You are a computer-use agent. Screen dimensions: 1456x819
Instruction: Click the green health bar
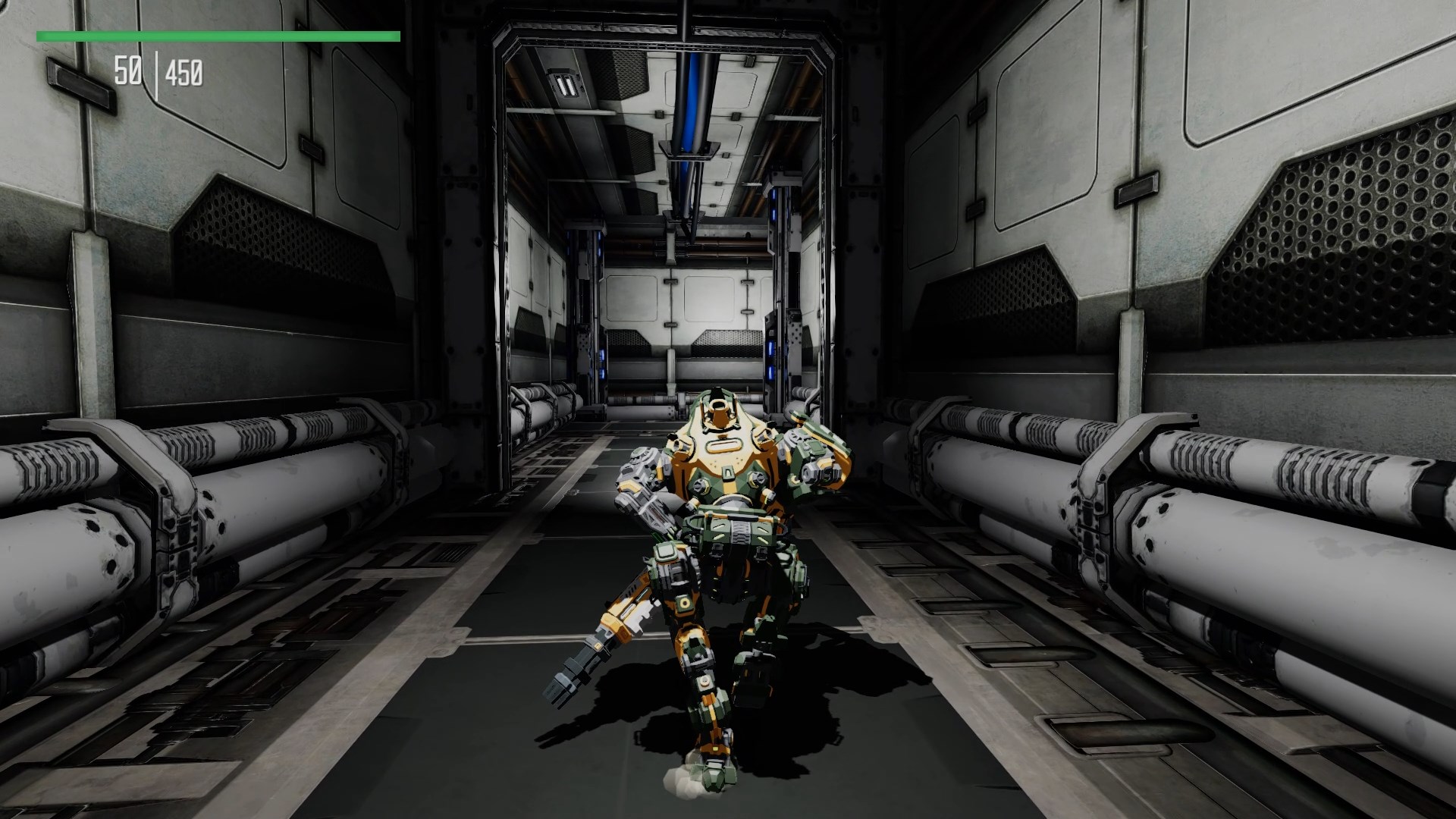(x=220, y=34)
